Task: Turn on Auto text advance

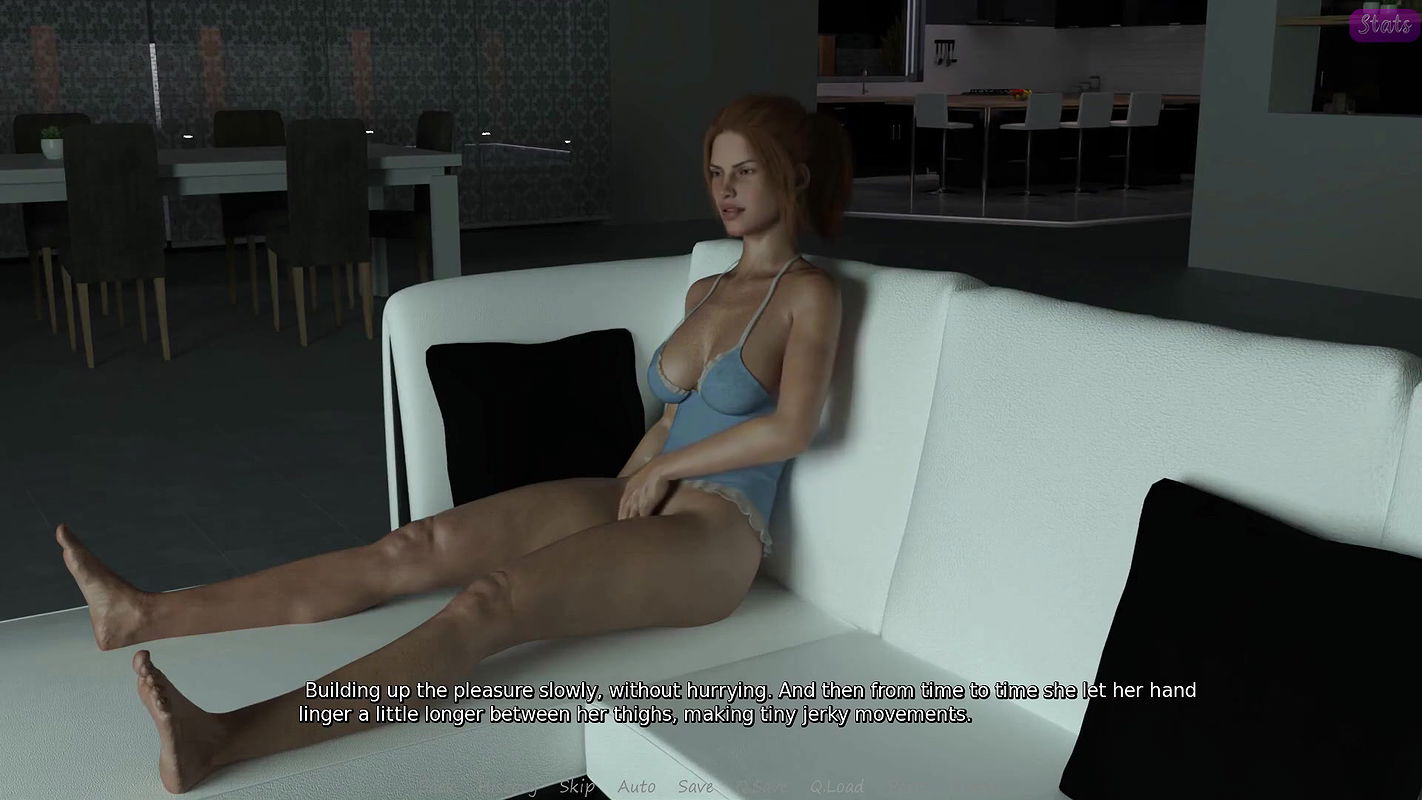Action: [x=636, y=787]
